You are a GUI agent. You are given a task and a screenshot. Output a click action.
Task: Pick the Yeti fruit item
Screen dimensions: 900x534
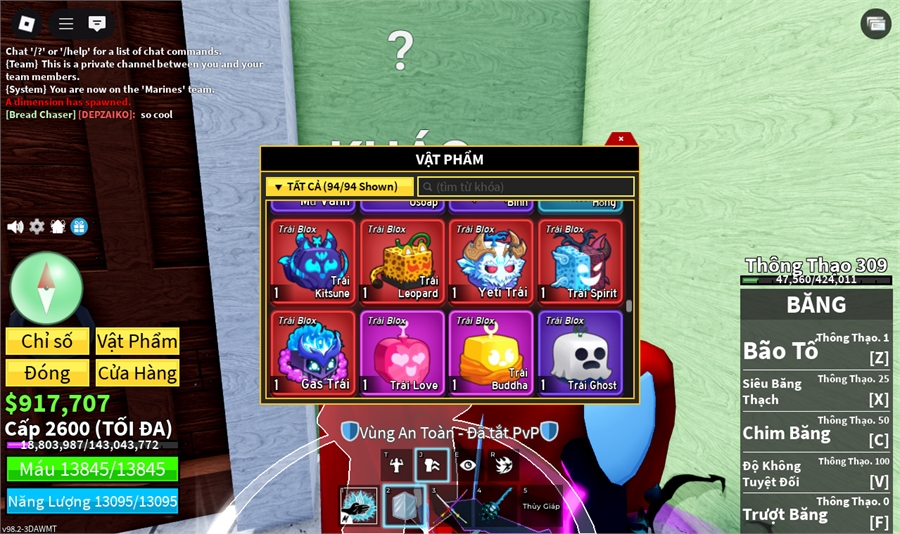(491, 261)
